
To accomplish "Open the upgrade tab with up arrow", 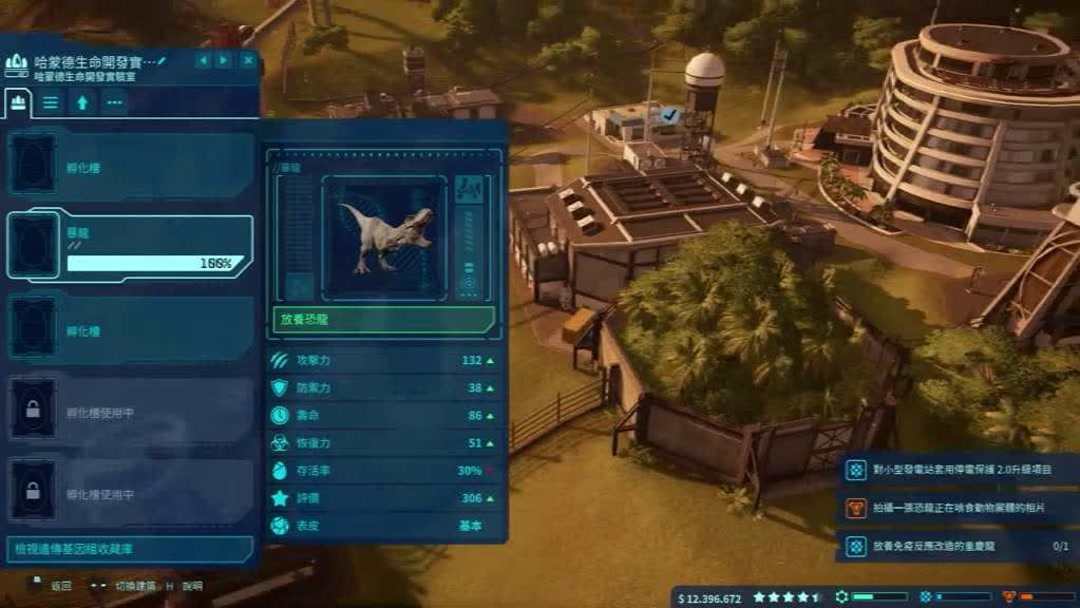I will pos(82,101).
